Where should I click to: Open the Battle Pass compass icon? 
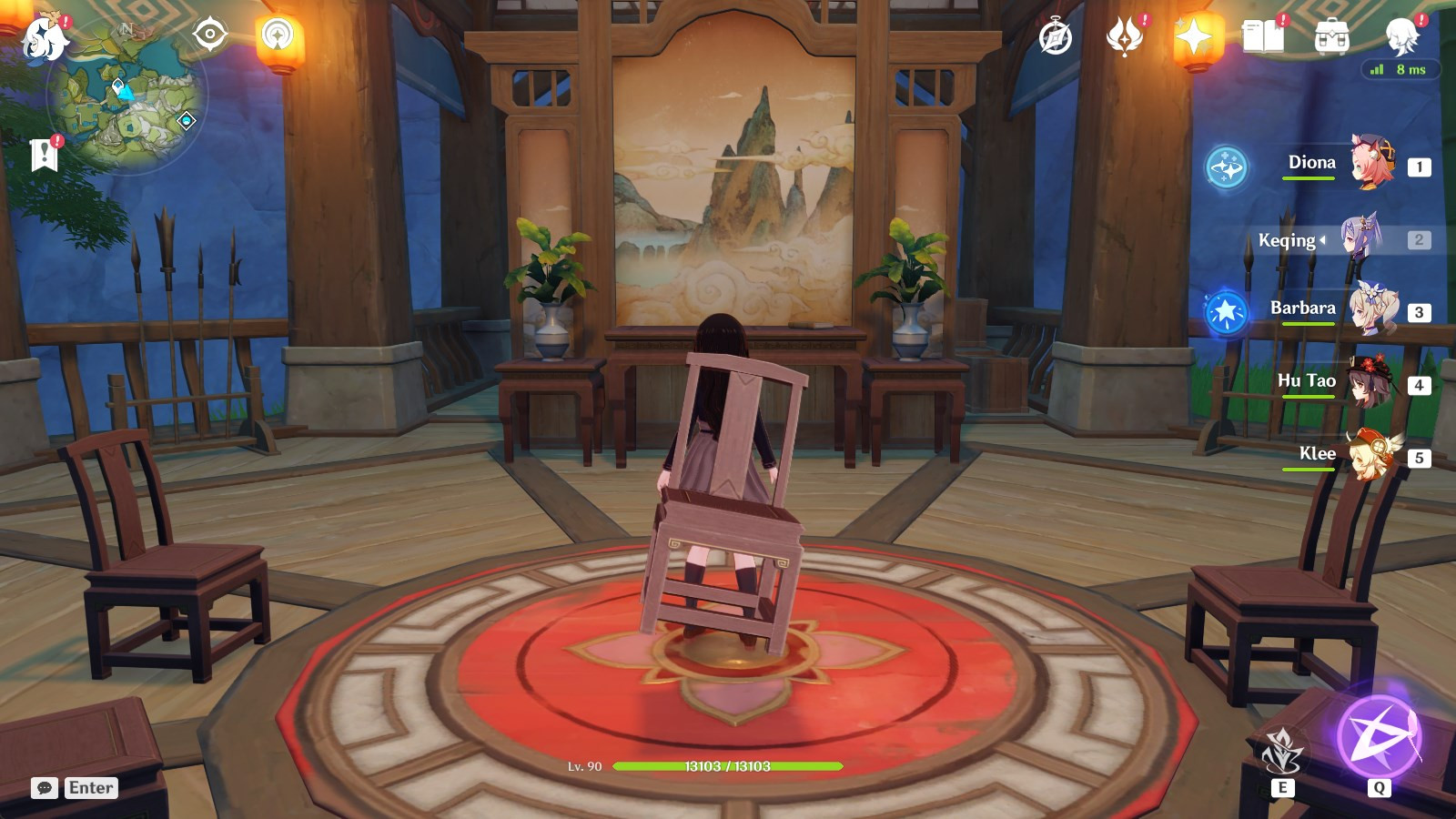(1054, 36)
